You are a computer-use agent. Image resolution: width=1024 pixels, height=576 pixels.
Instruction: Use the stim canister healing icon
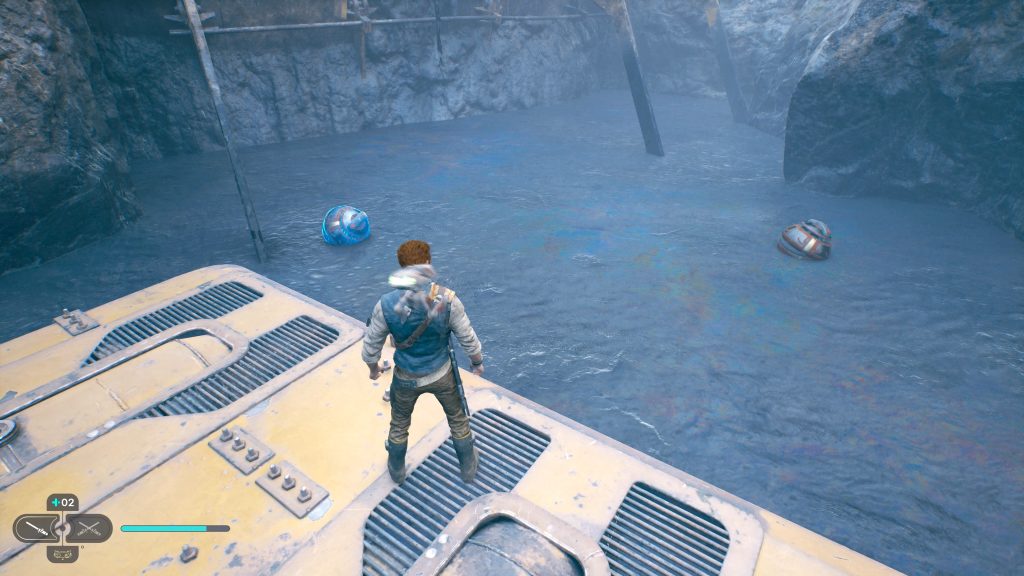tap(62, 502)
